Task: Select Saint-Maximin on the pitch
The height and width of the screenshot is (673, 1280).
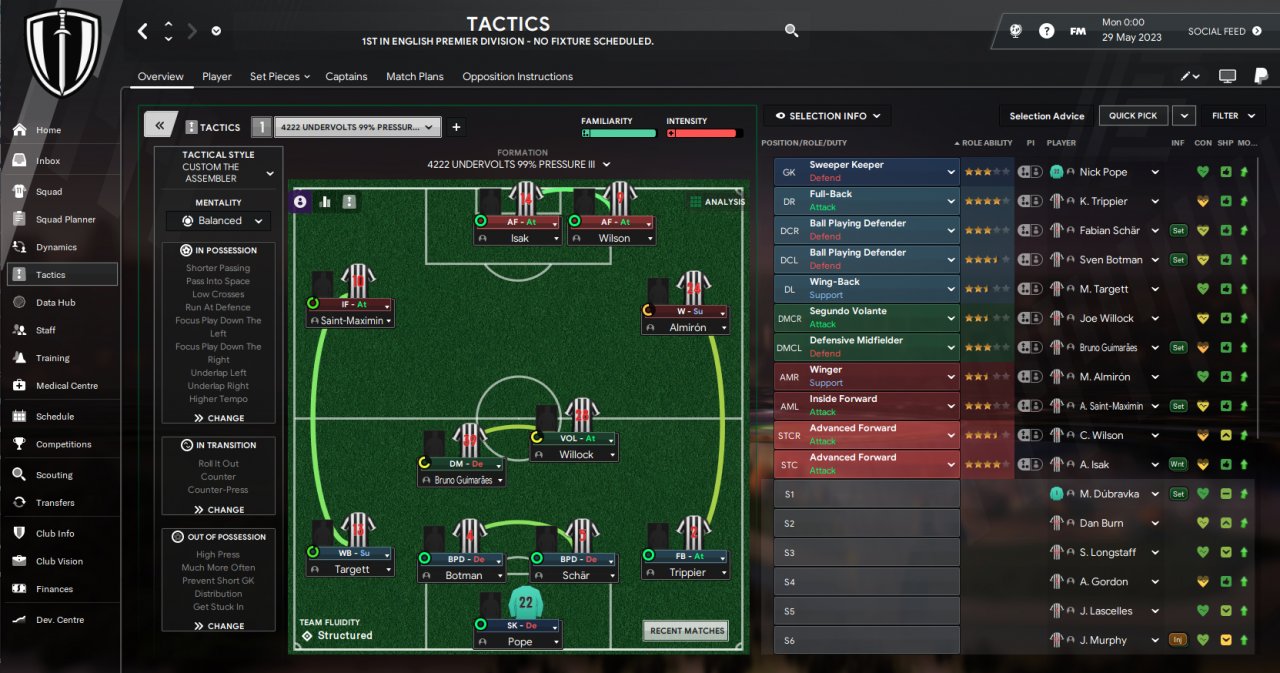Action: tap(351, 320)
